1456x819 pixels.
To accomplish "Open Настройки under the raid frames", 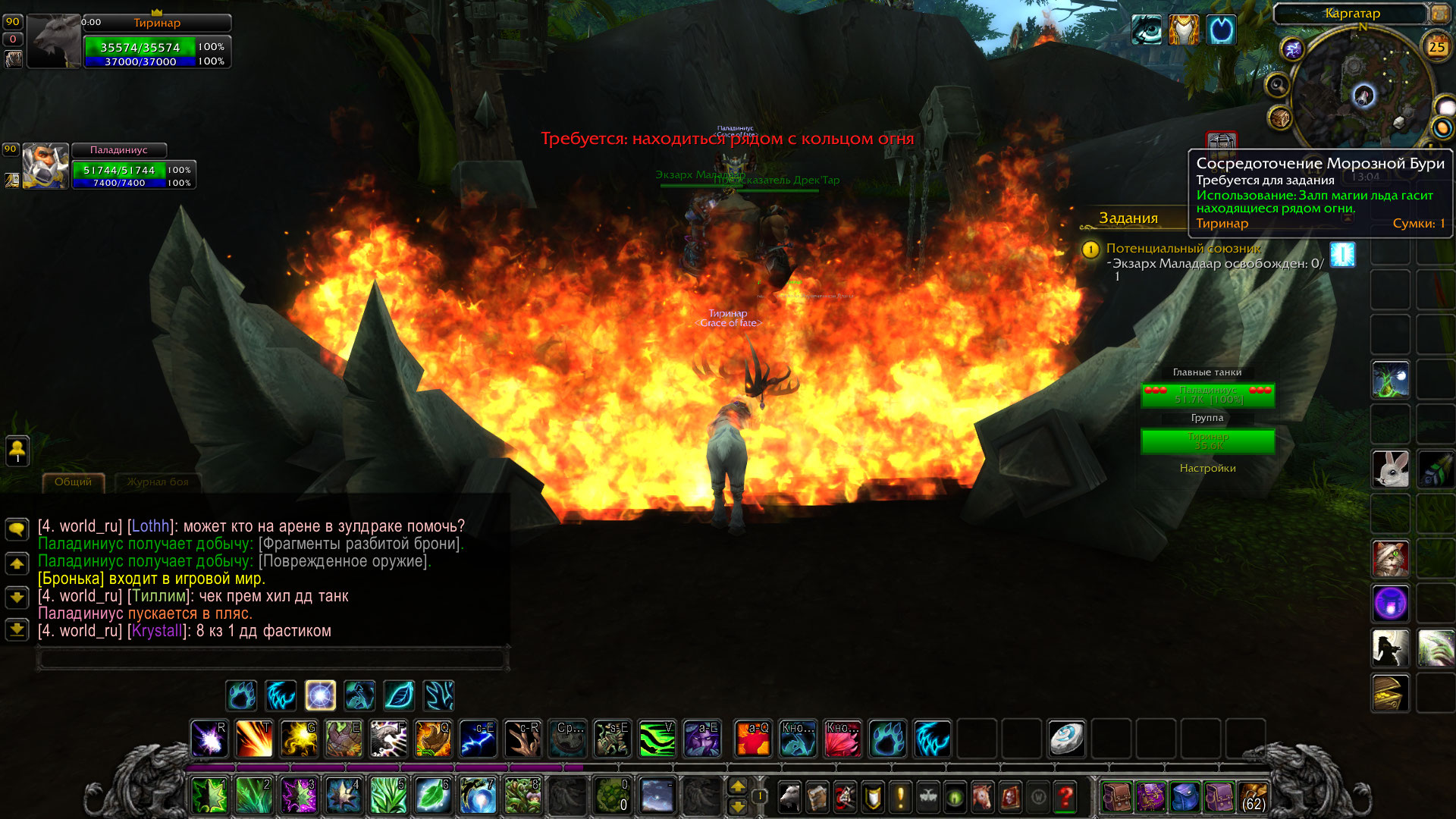I will click(1207, 469).
